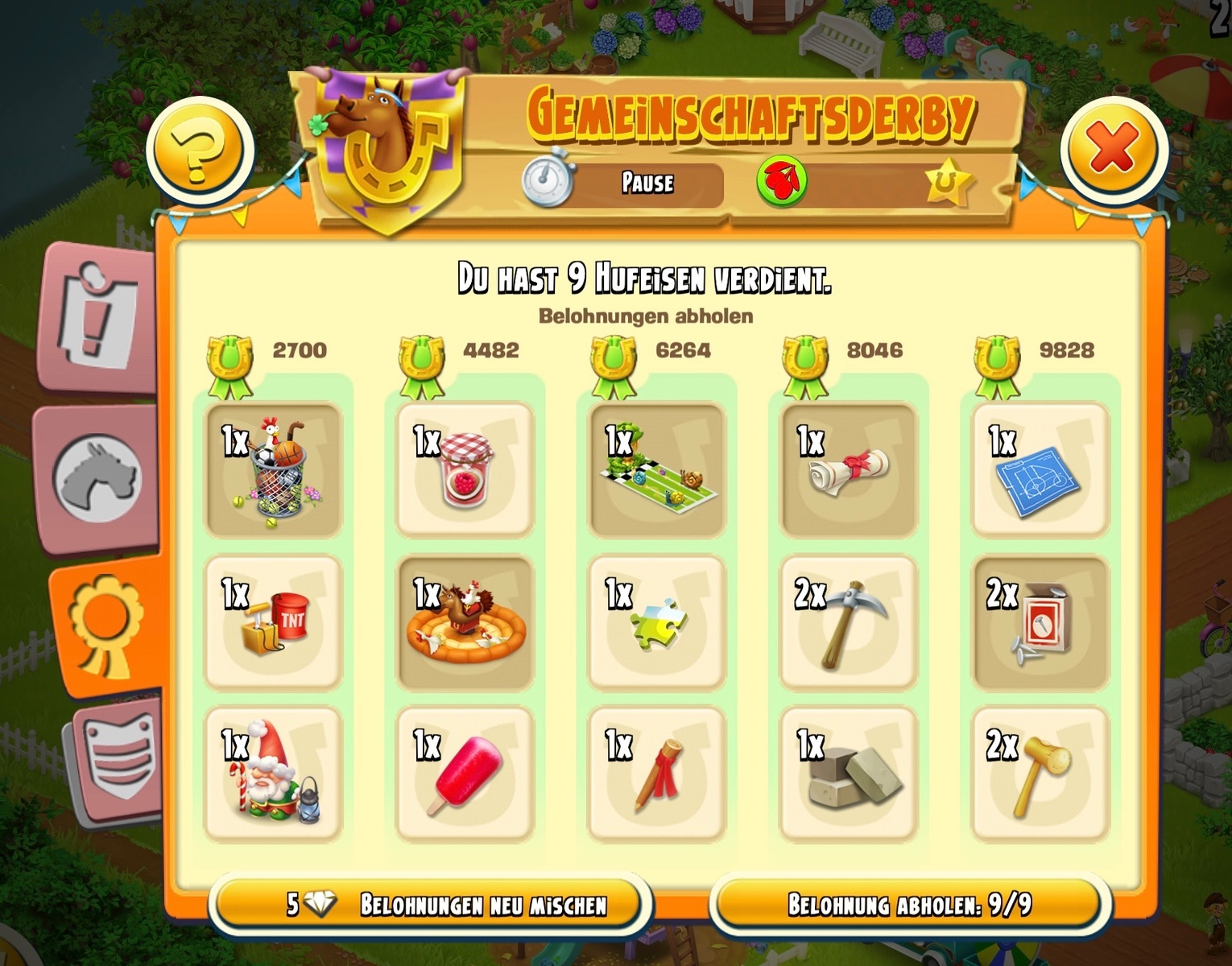Open the horse head tab

pyautogui.click(x=98, y=478)
